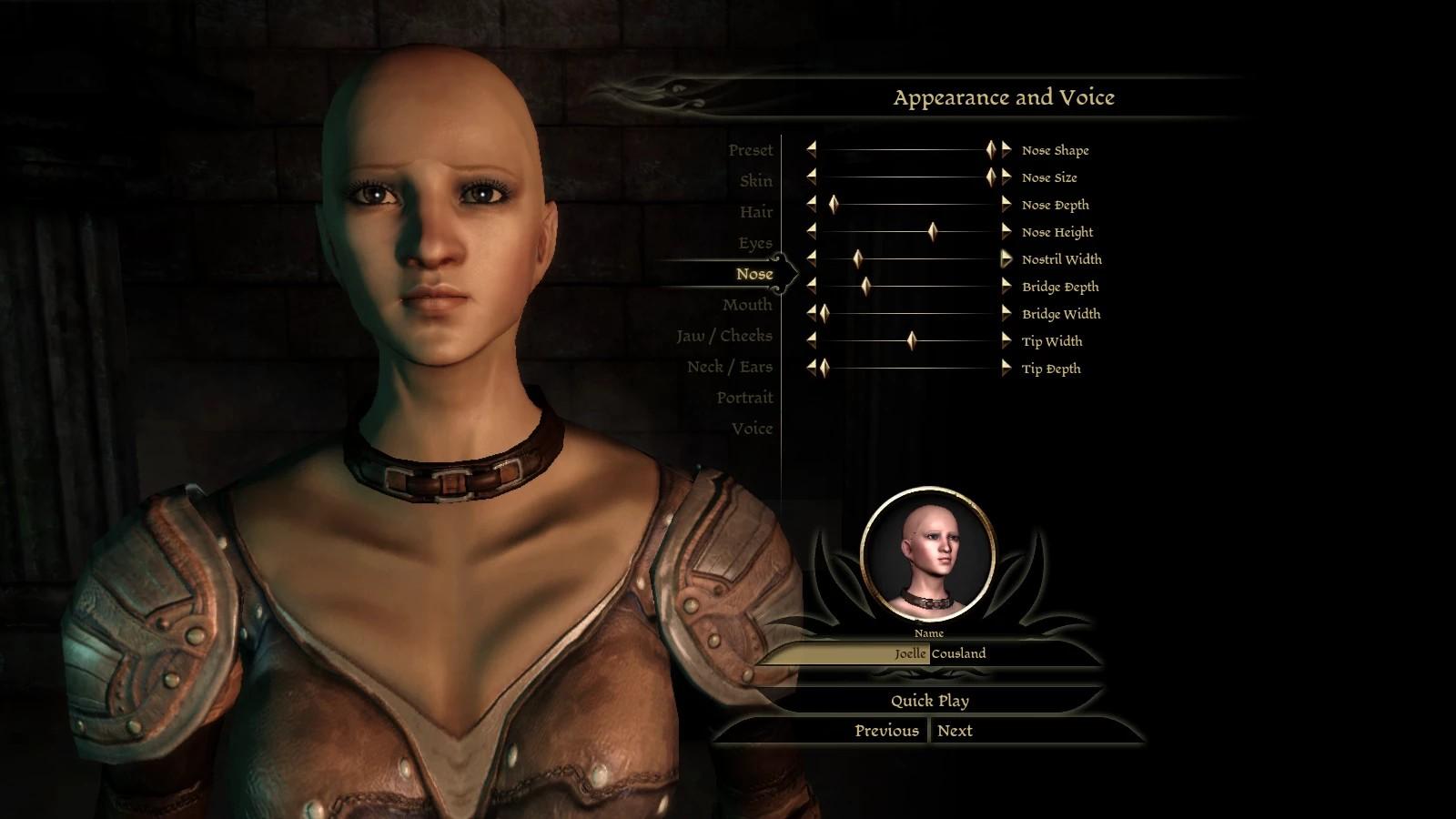Image resolution: width=1456 pixels, height=819 pixels.
Task: Choose the Mouth category
Action: click(746, 305)
